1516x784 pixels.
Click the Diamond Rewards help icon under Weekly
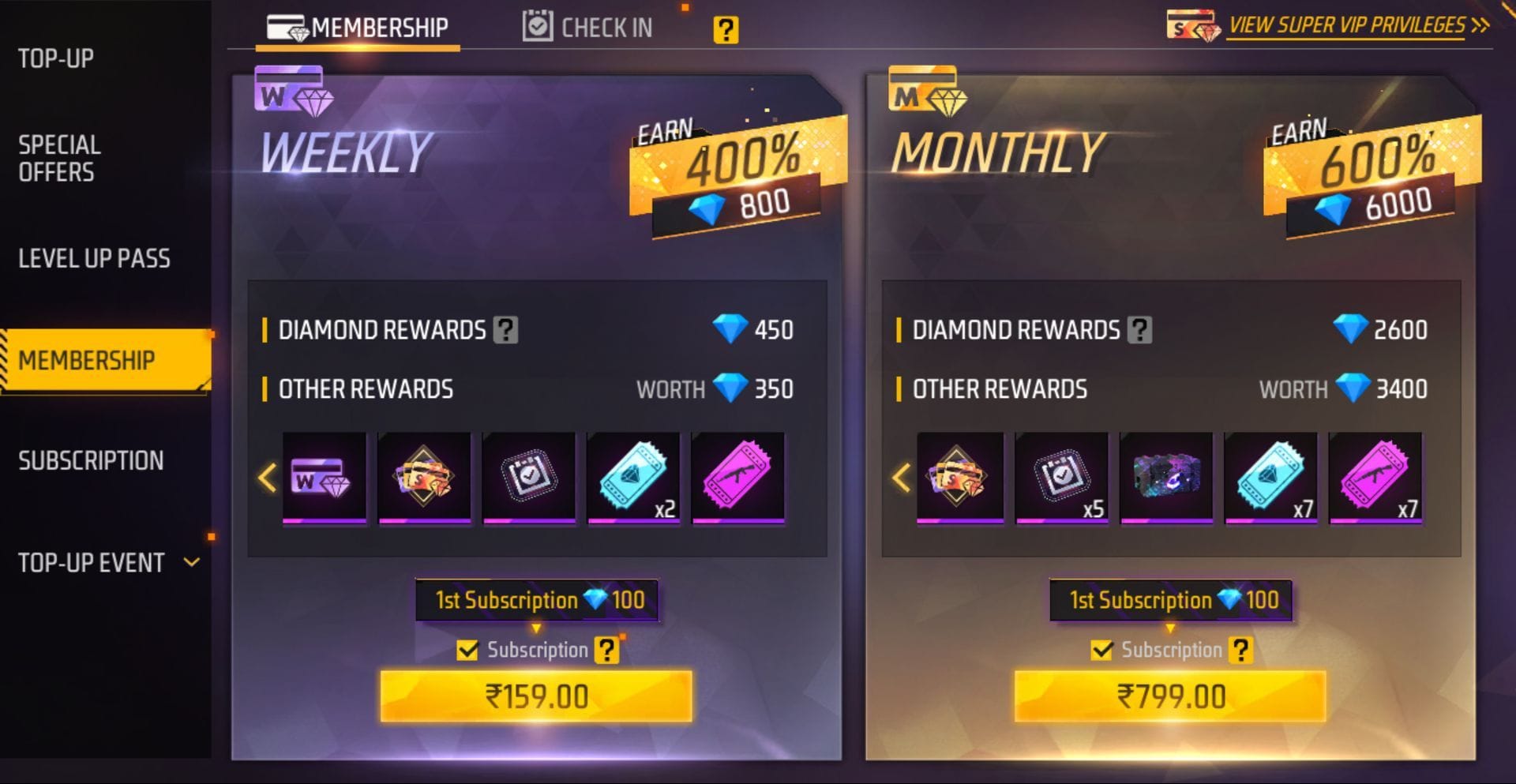(x=509, y=330)
